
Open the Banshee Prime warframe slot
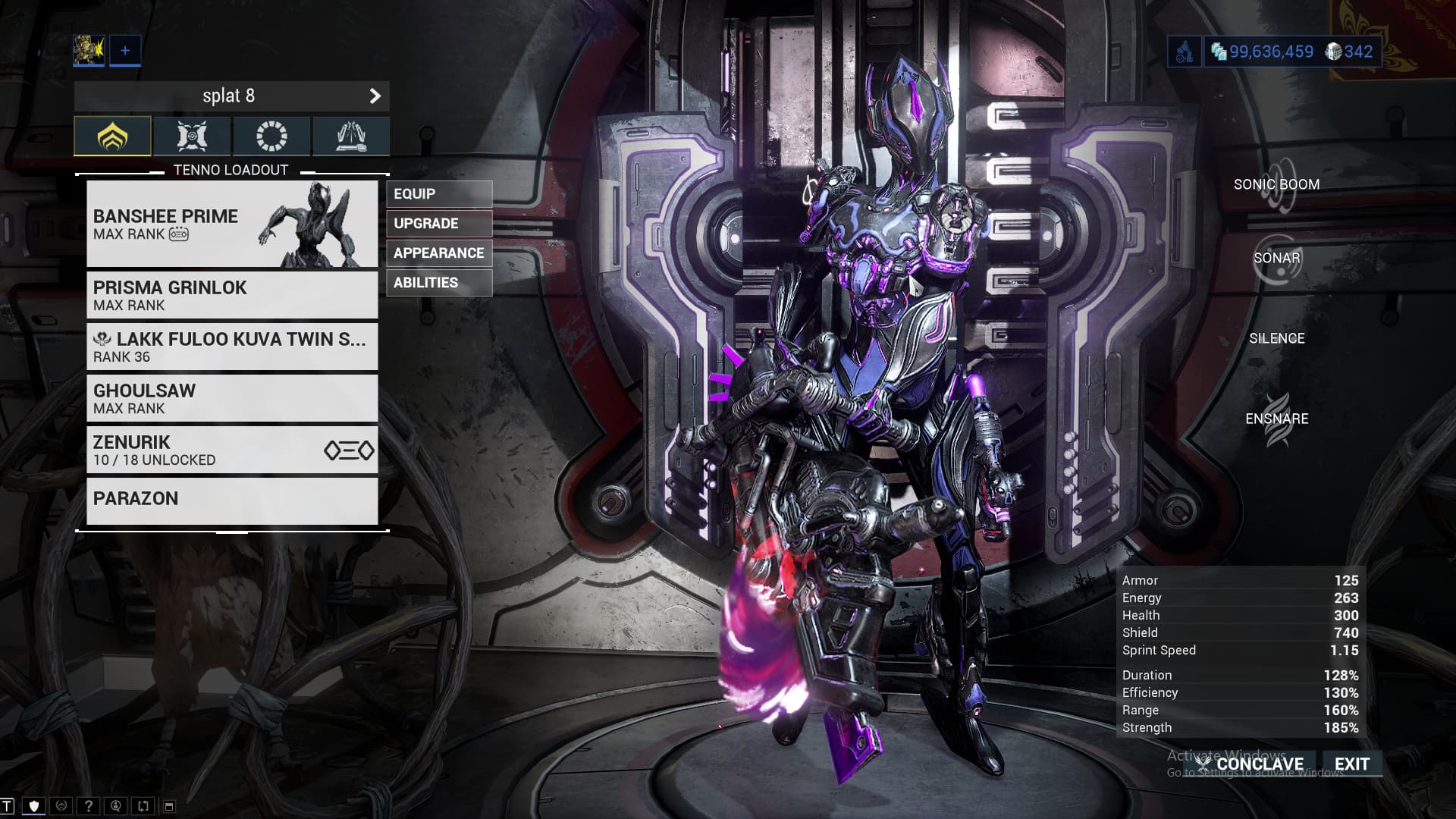[232, 224]
